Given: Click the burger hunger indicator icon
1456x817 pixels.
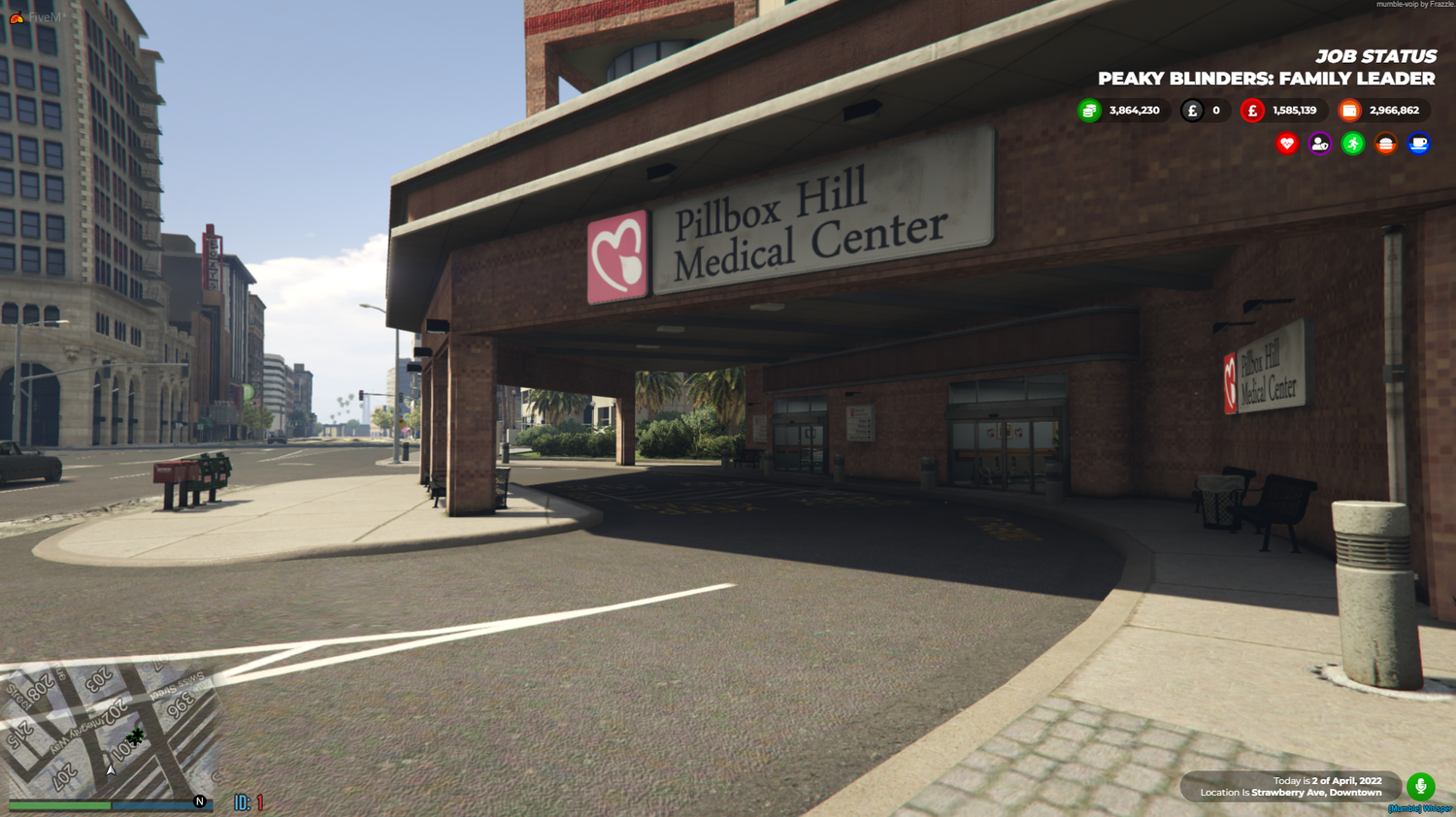Looking at the screenshot, I should [1385, 144].
